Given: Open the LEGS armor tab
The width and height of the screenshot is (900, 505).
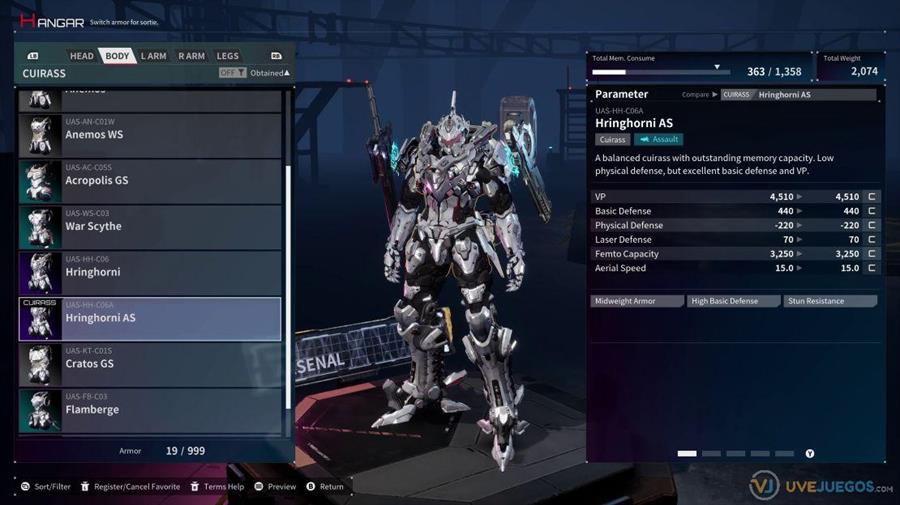Looking at the screenshot, I should 227,56.
